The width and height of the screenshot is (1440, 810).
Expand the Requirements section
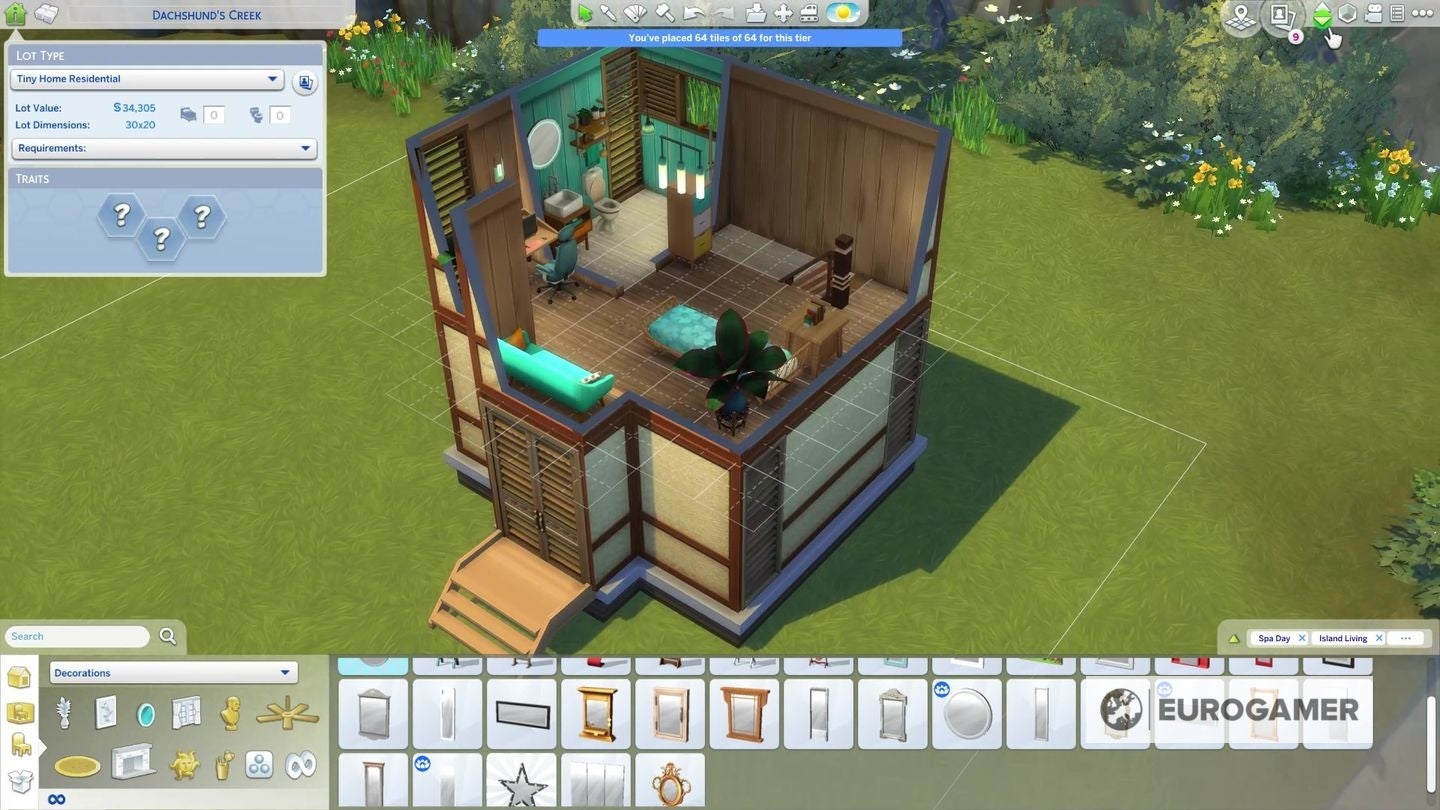(163, 148)
